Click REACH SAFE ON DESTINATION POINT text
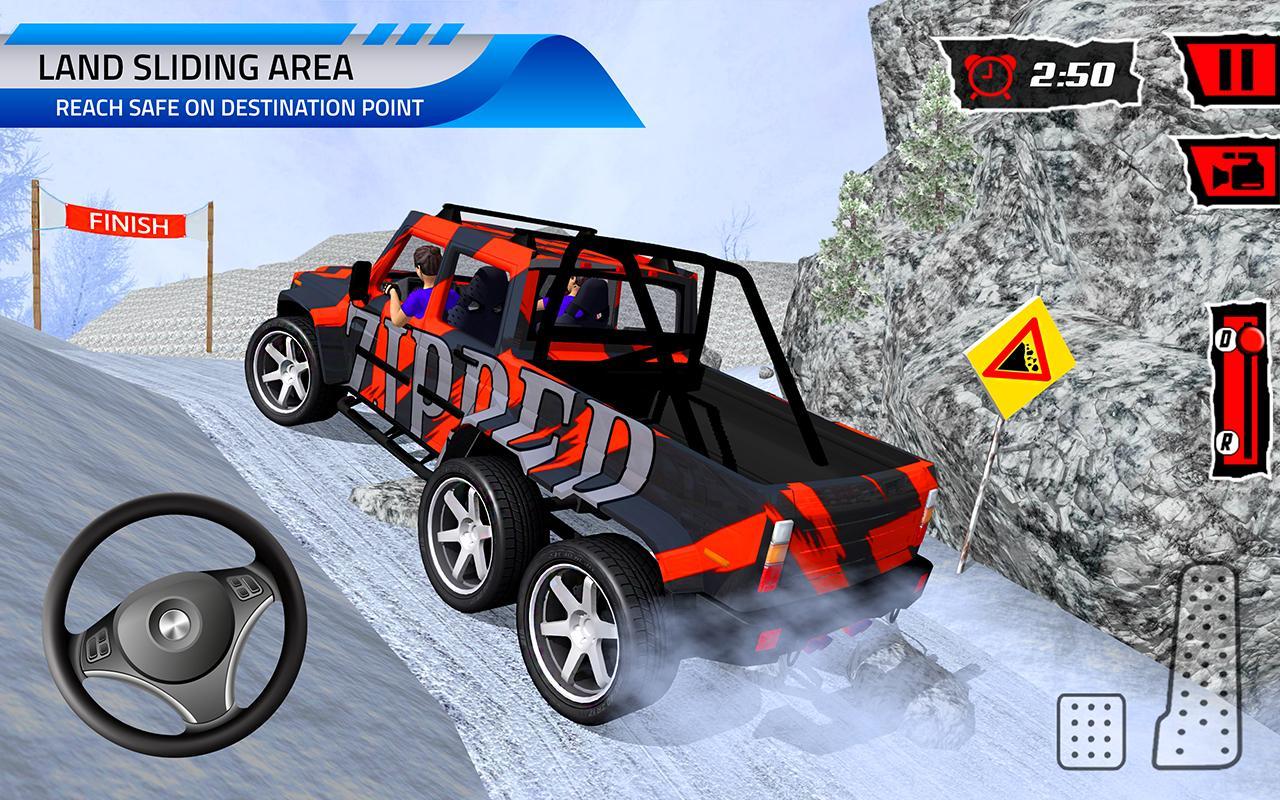1280x800 pixels. [240, 108]
